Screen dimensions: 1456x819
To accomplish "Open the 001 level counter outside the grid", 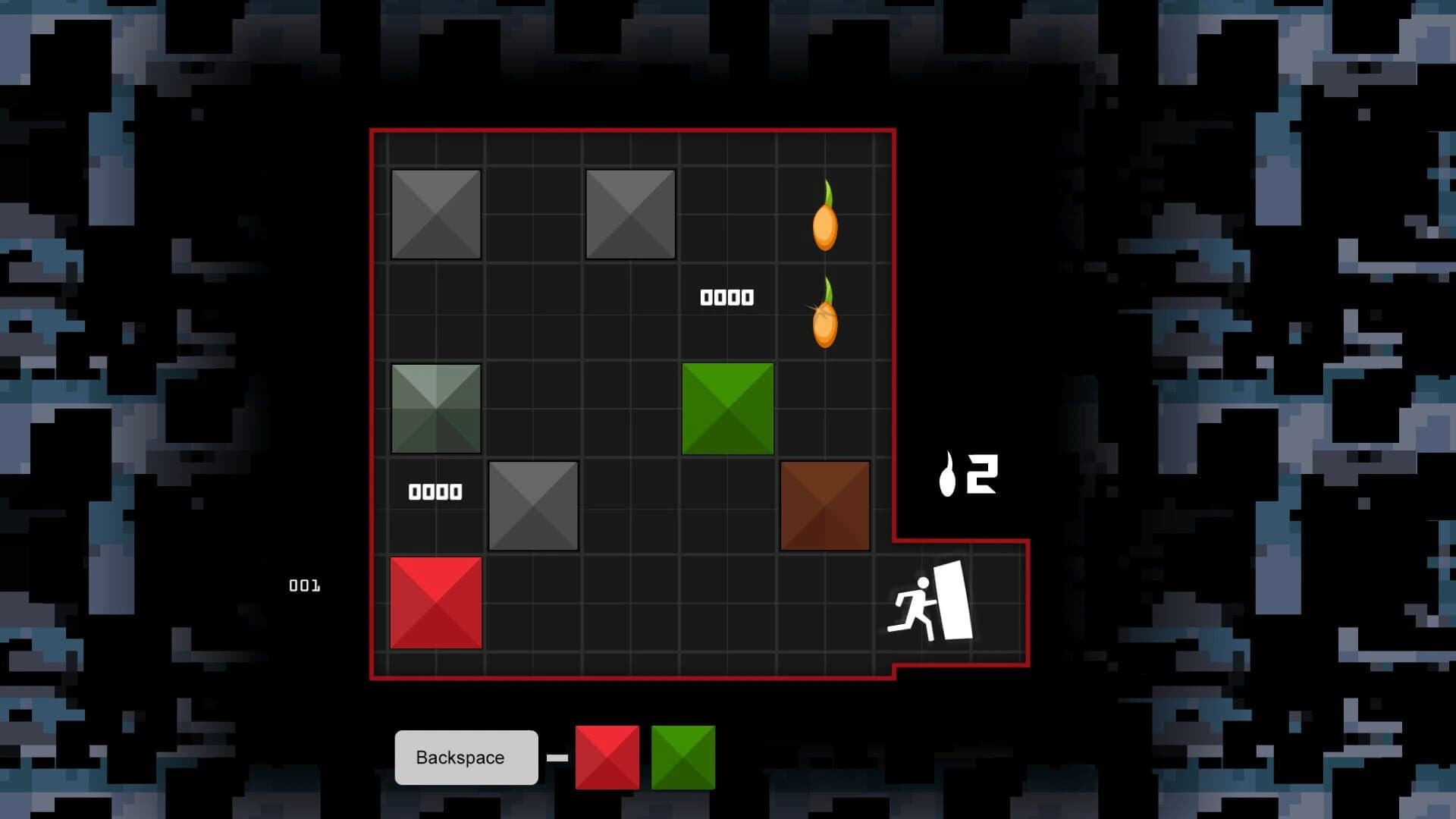I will point(305,585).
